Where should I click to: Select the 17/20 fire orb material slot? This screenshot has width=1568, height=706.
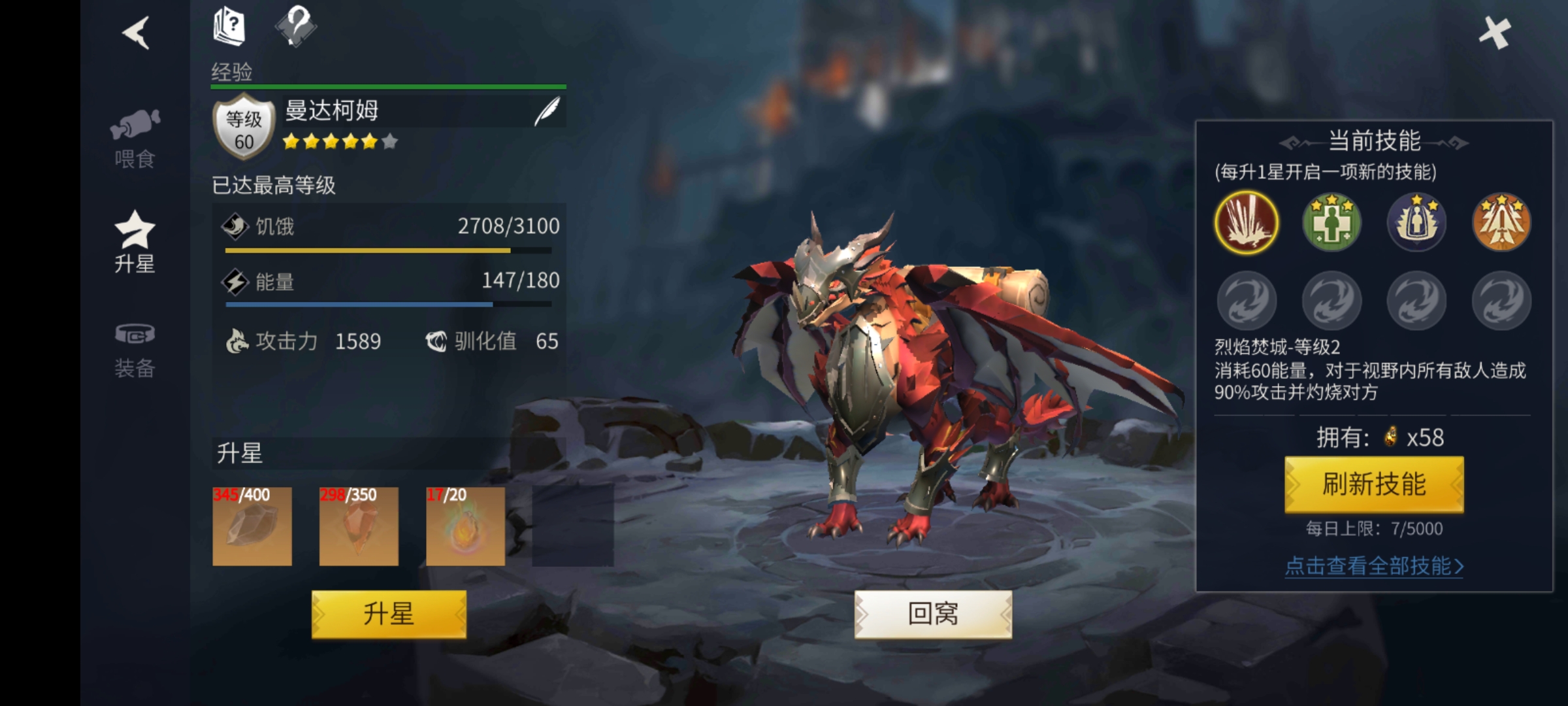465,526
